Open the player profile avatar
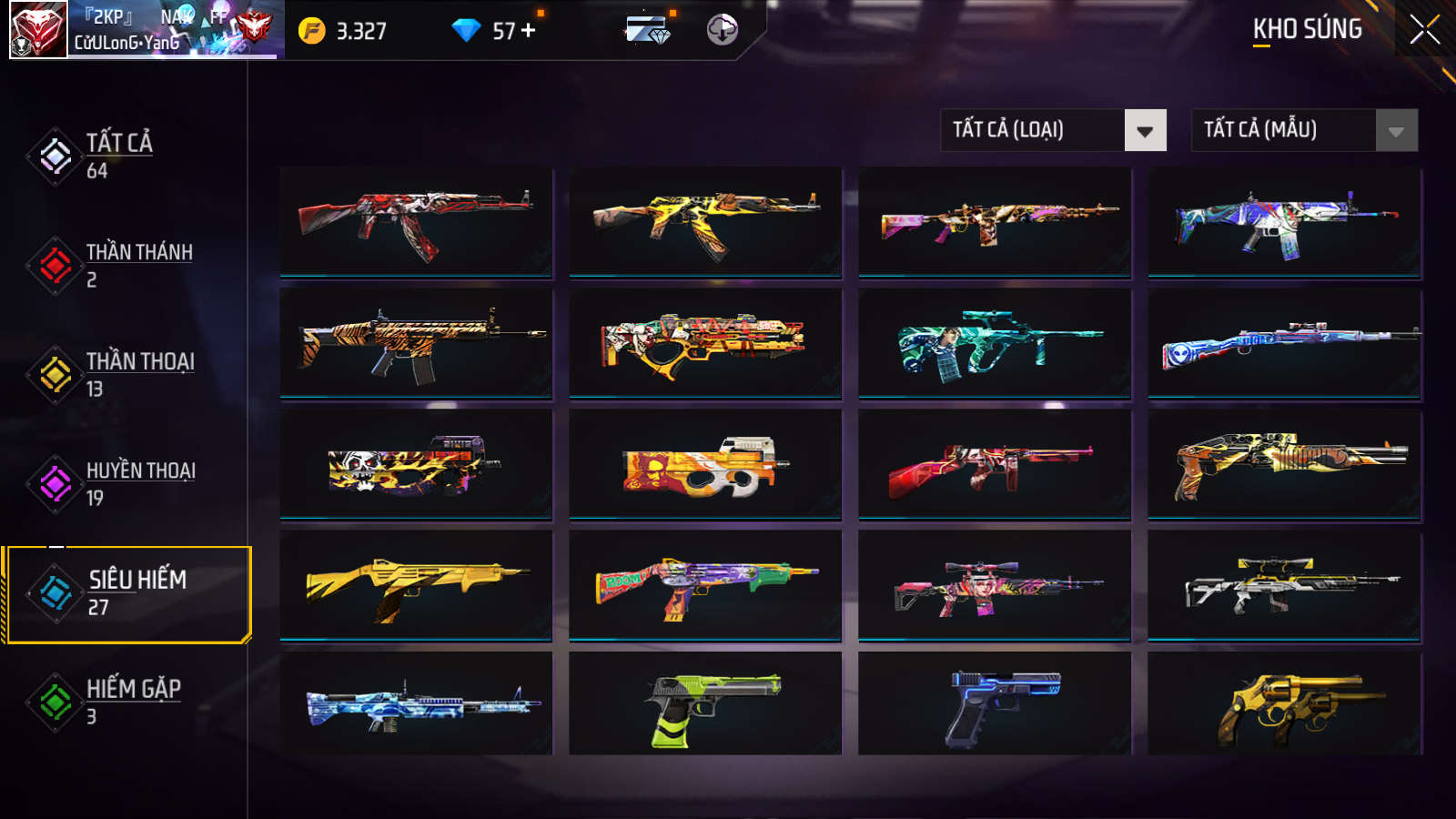The image size is (1456, 819). point(38,30)
